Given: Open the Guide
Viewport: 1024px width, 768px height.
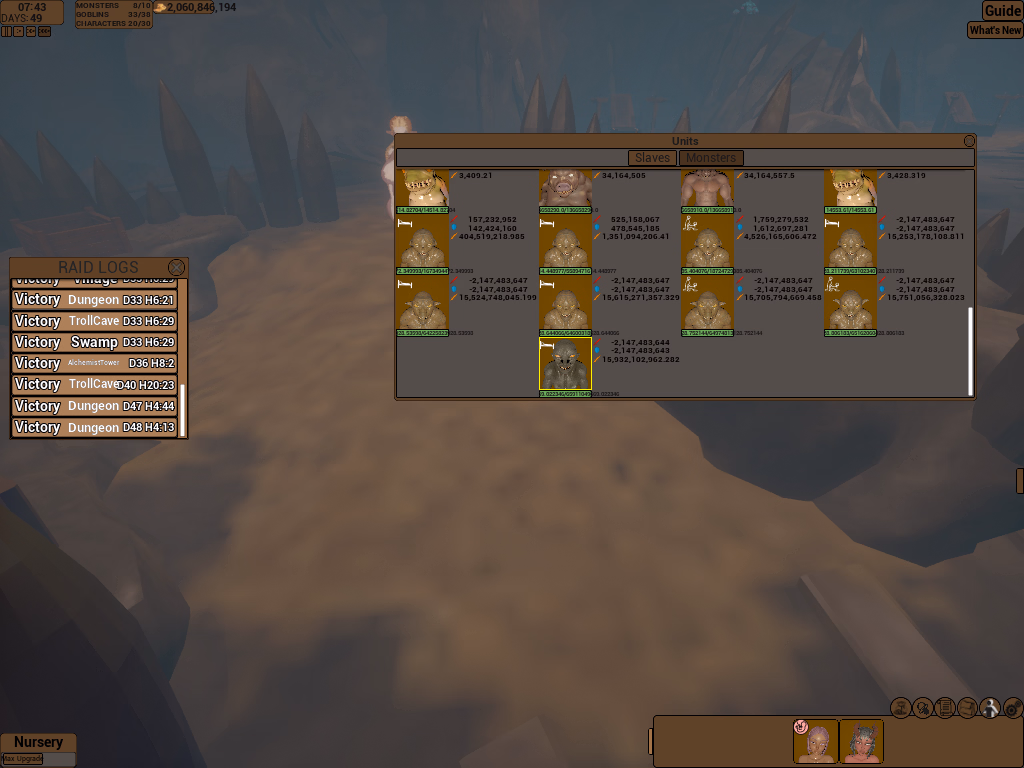Looking at the screenshot, I should (x=1002, y=11).
